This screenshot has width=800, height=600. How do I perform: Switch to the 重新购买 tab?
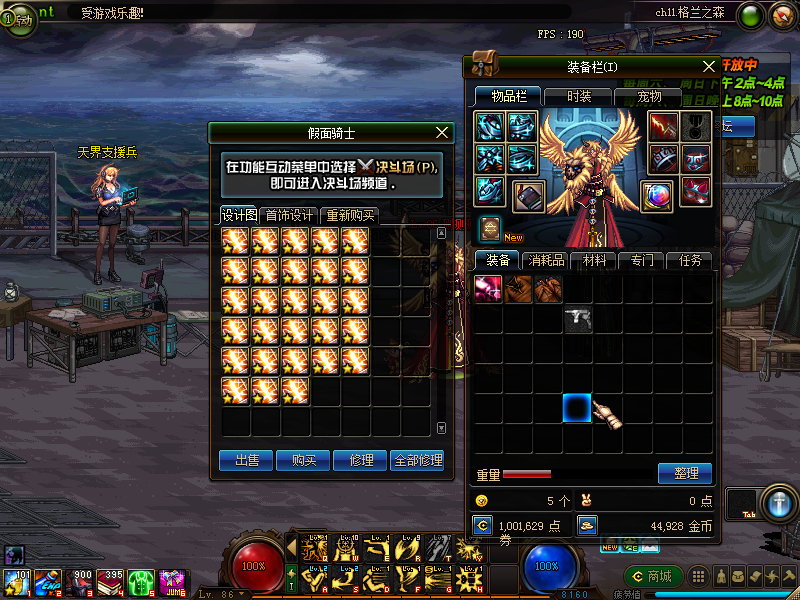350,215
